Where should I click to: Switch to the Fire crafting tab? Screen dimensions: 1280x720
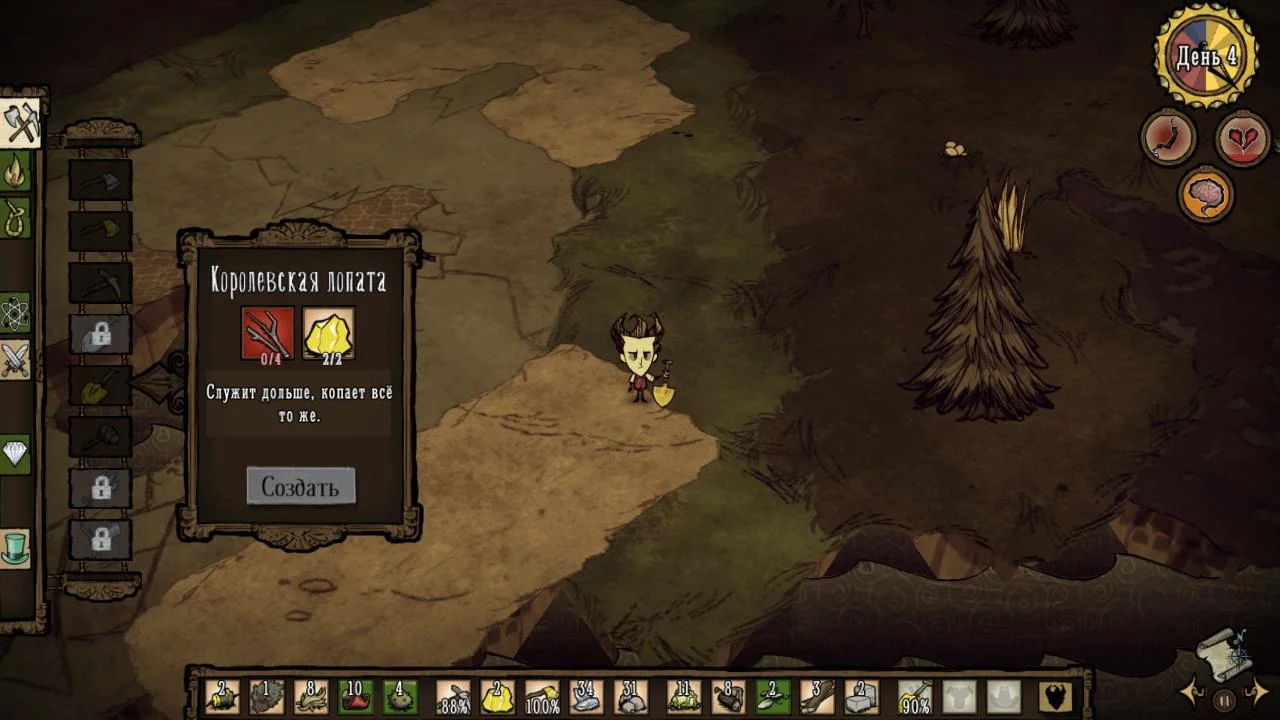coord(16,172)
